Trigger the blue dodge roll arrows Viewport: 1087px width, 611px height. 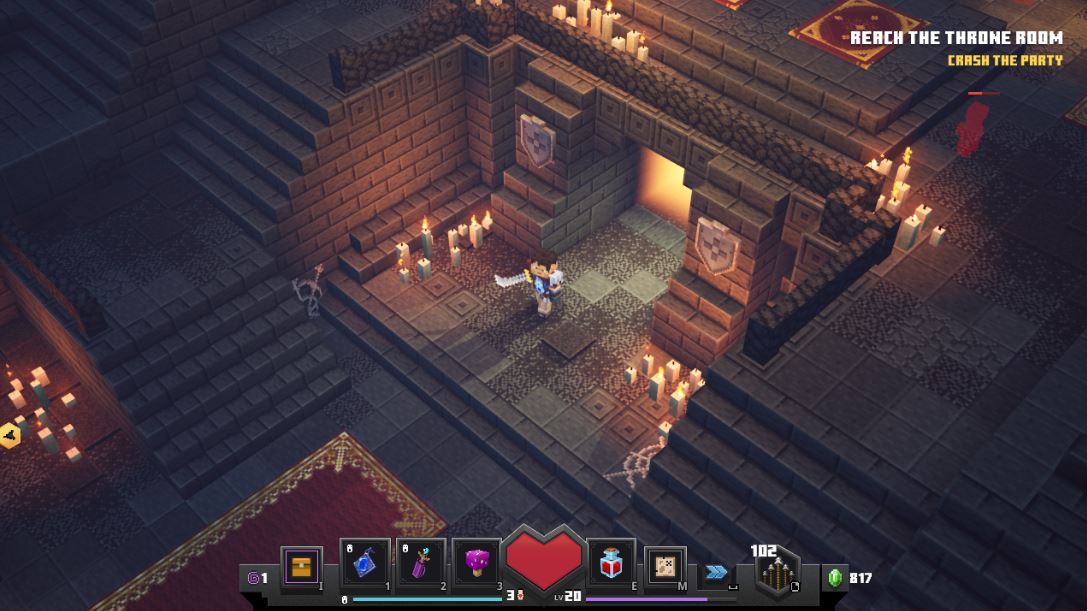click(716, 572)
